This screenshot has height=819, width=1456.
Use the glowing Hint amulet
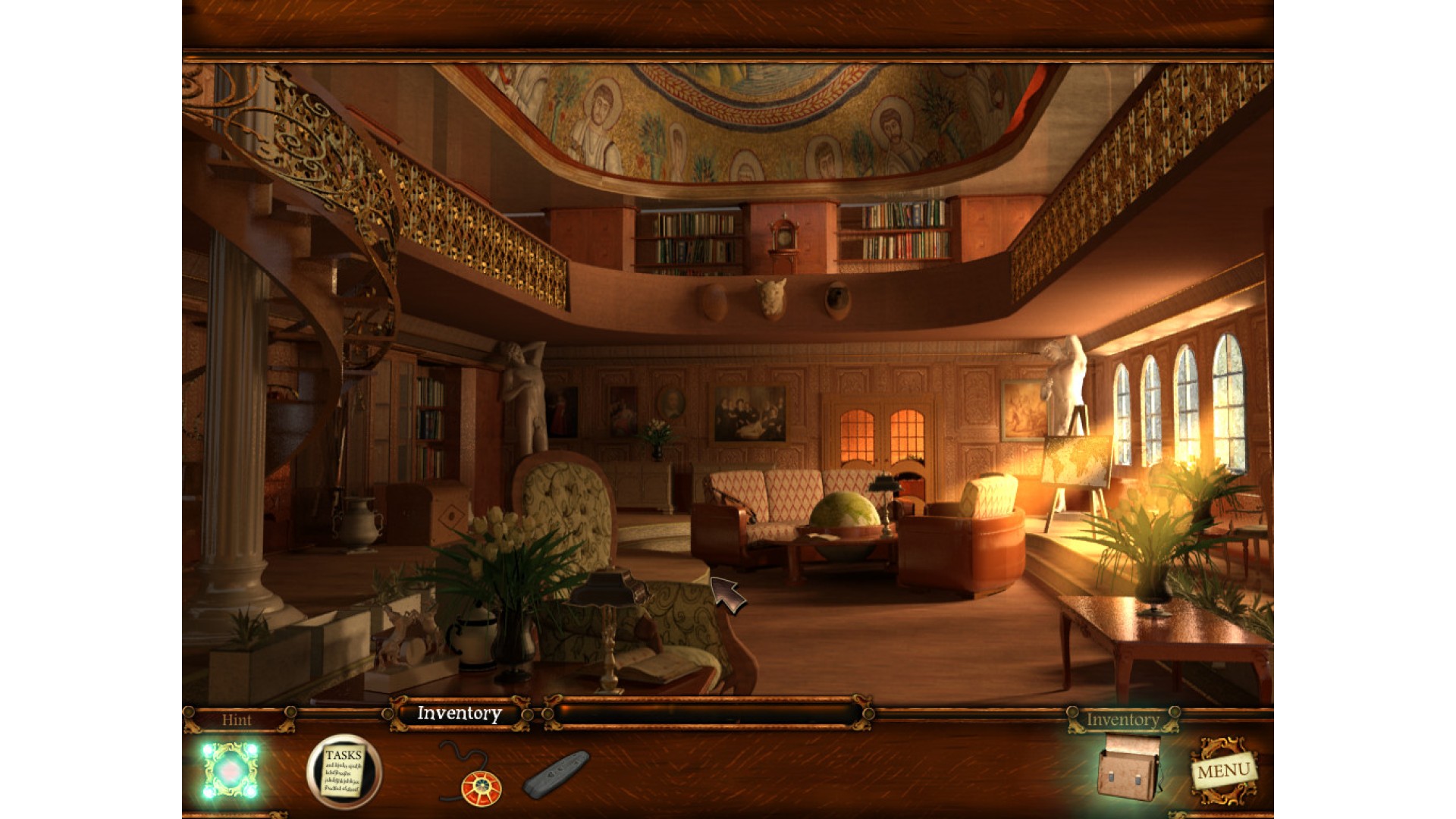pos(230,770)
